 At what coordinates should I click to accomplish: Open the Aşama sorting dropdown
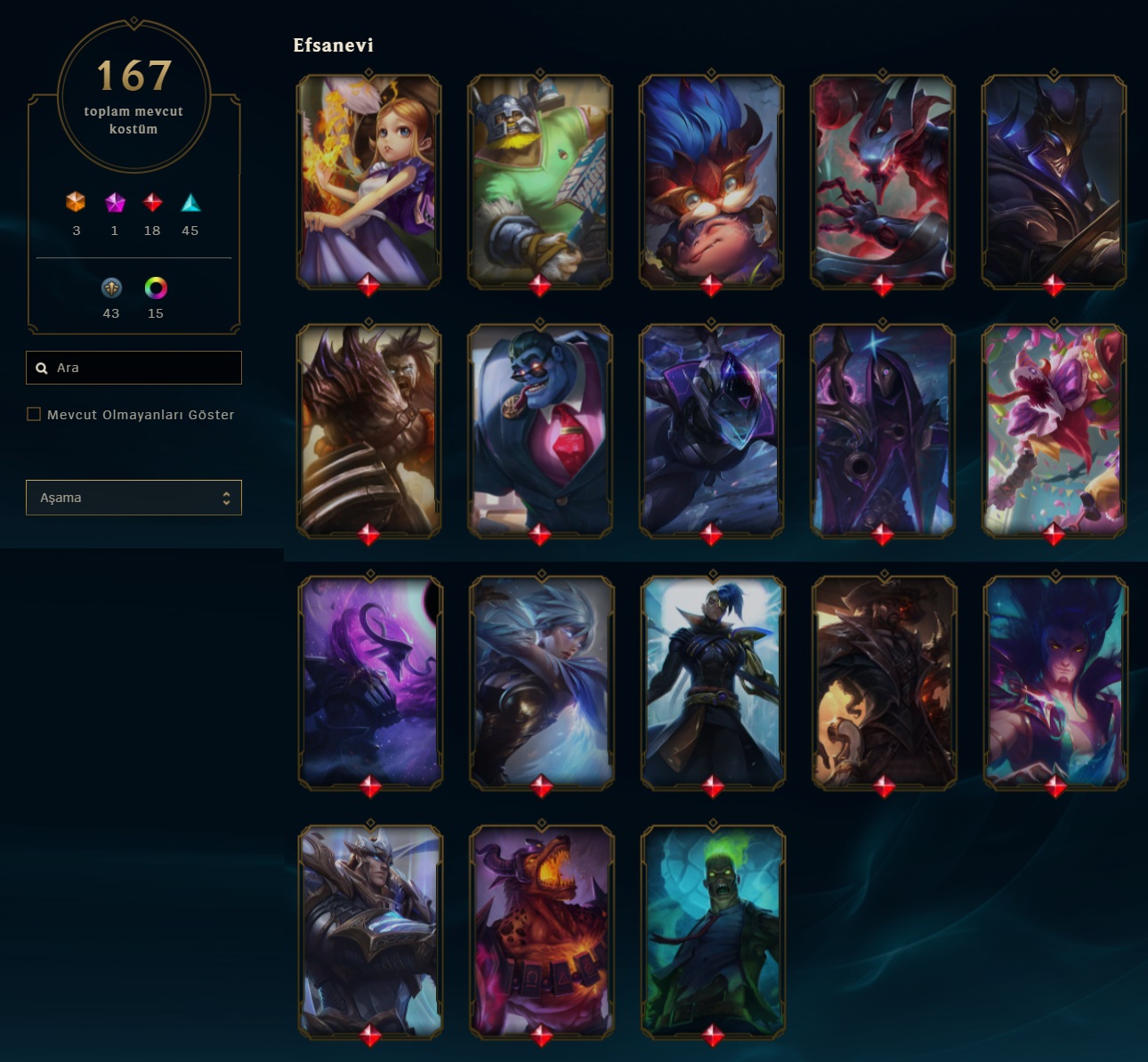(x=133, y=498)
